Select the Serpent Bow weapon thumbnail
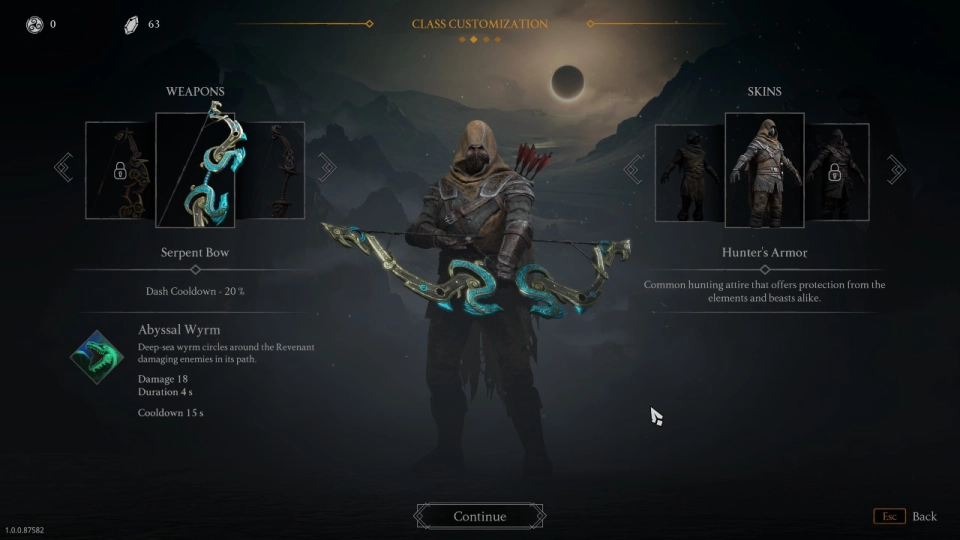The height and width of the screenshot is (540, 960). click(x=195, y=170)
